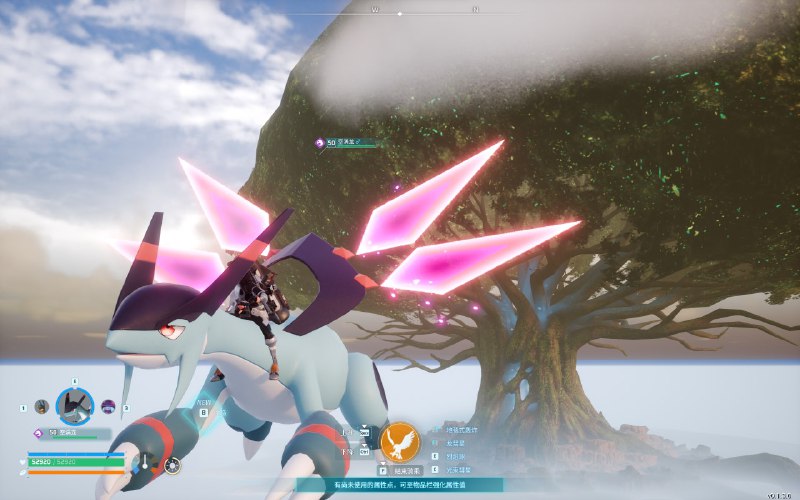Click the compass bar at the top
Viewport: 800px width, 500px height.
(x=400, y=13)
